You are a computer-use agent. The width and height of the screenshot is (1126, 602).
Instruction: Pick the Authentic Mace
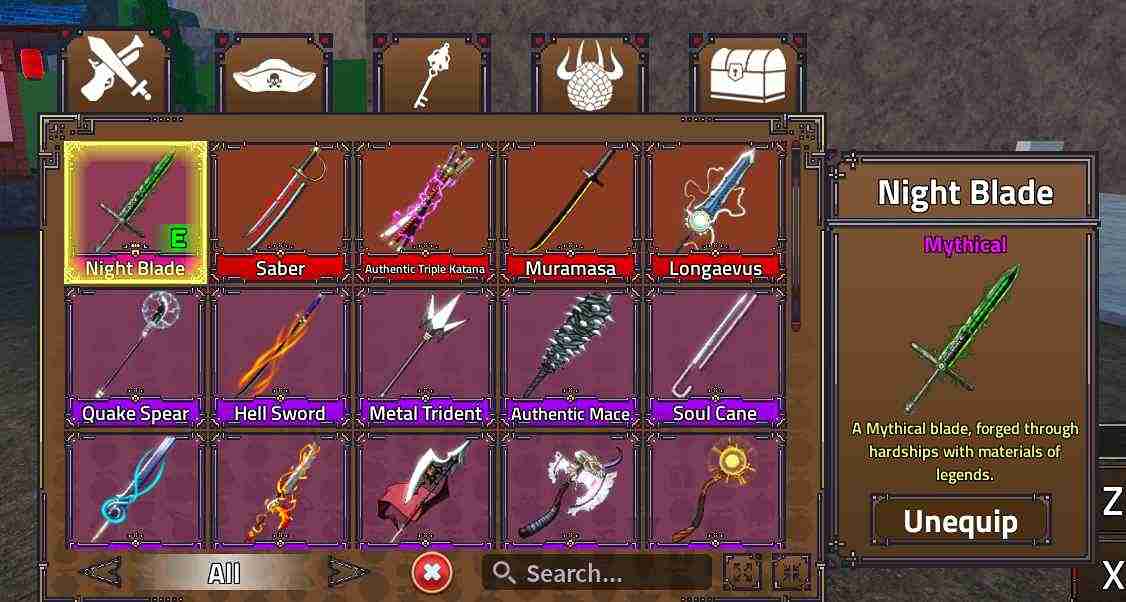(x=570, y=356)
